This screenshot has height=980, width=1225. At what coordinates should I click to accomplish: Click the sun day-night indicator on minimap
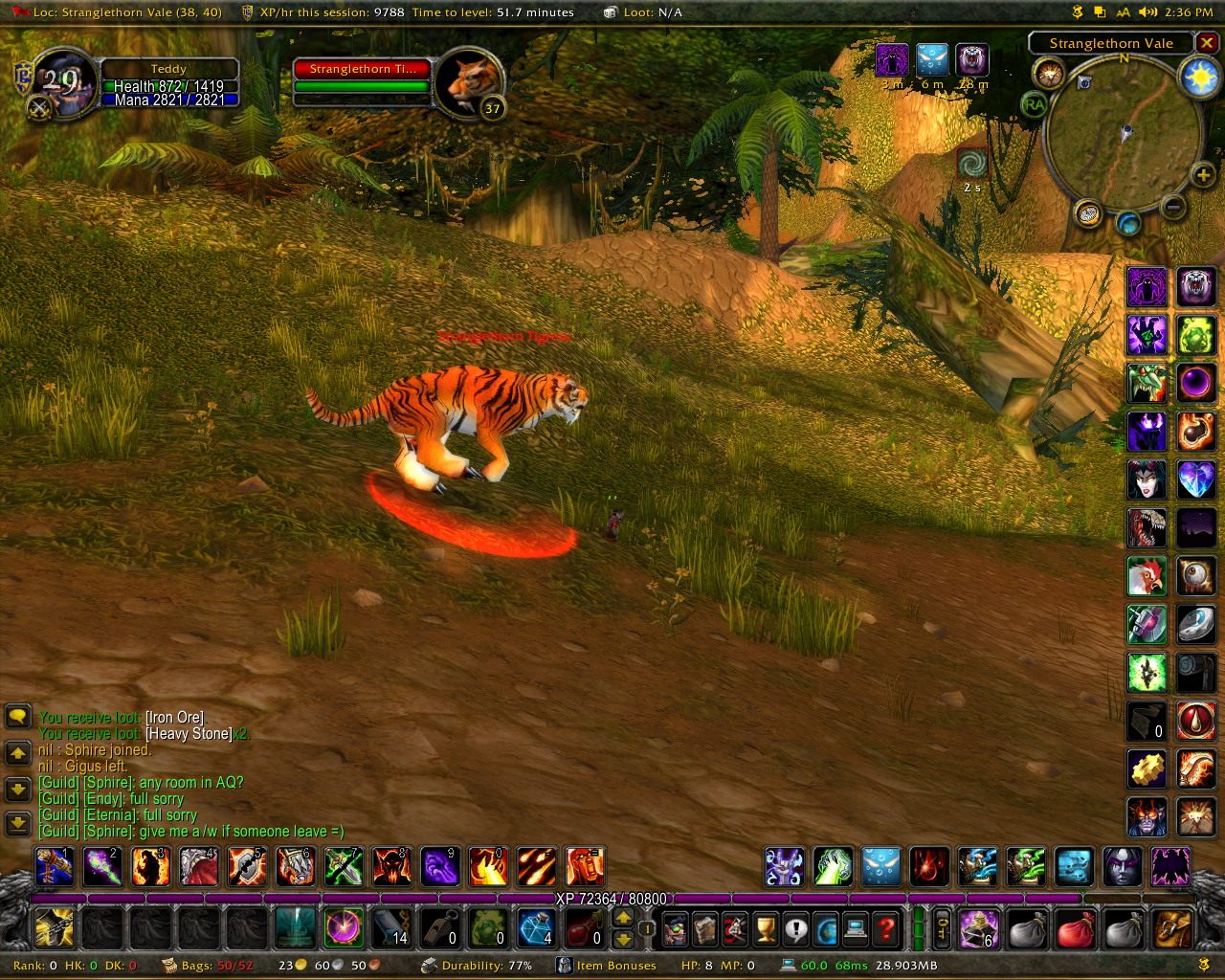pos(1199,77)
